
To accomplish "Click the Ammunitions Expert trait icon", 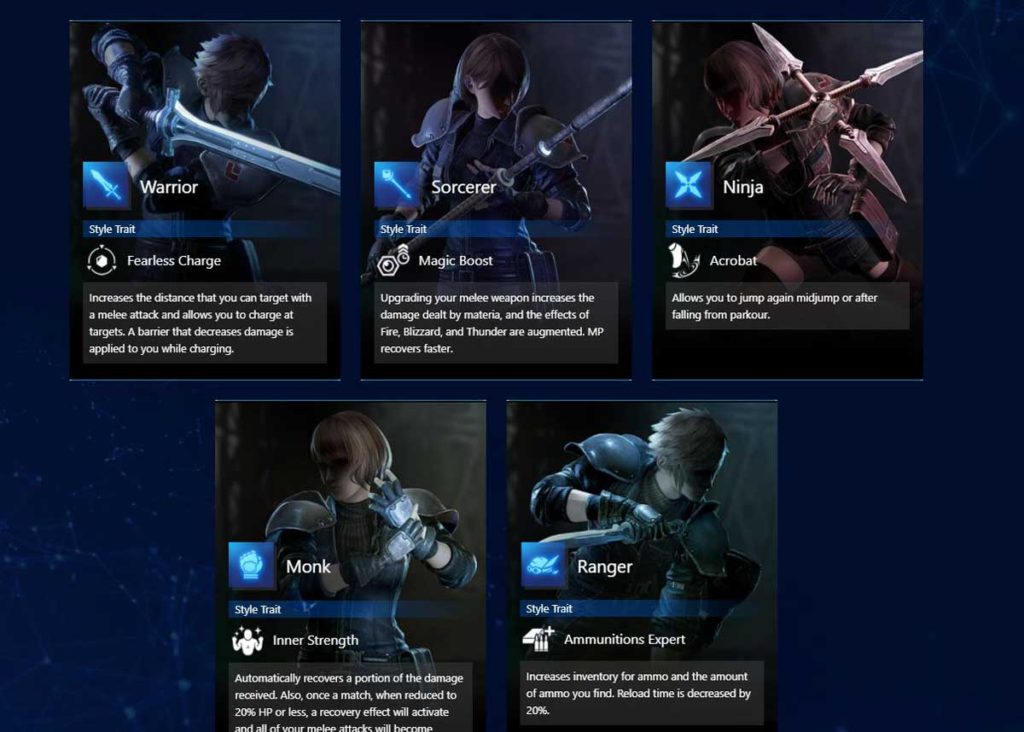I will click(x=539, y=640).
